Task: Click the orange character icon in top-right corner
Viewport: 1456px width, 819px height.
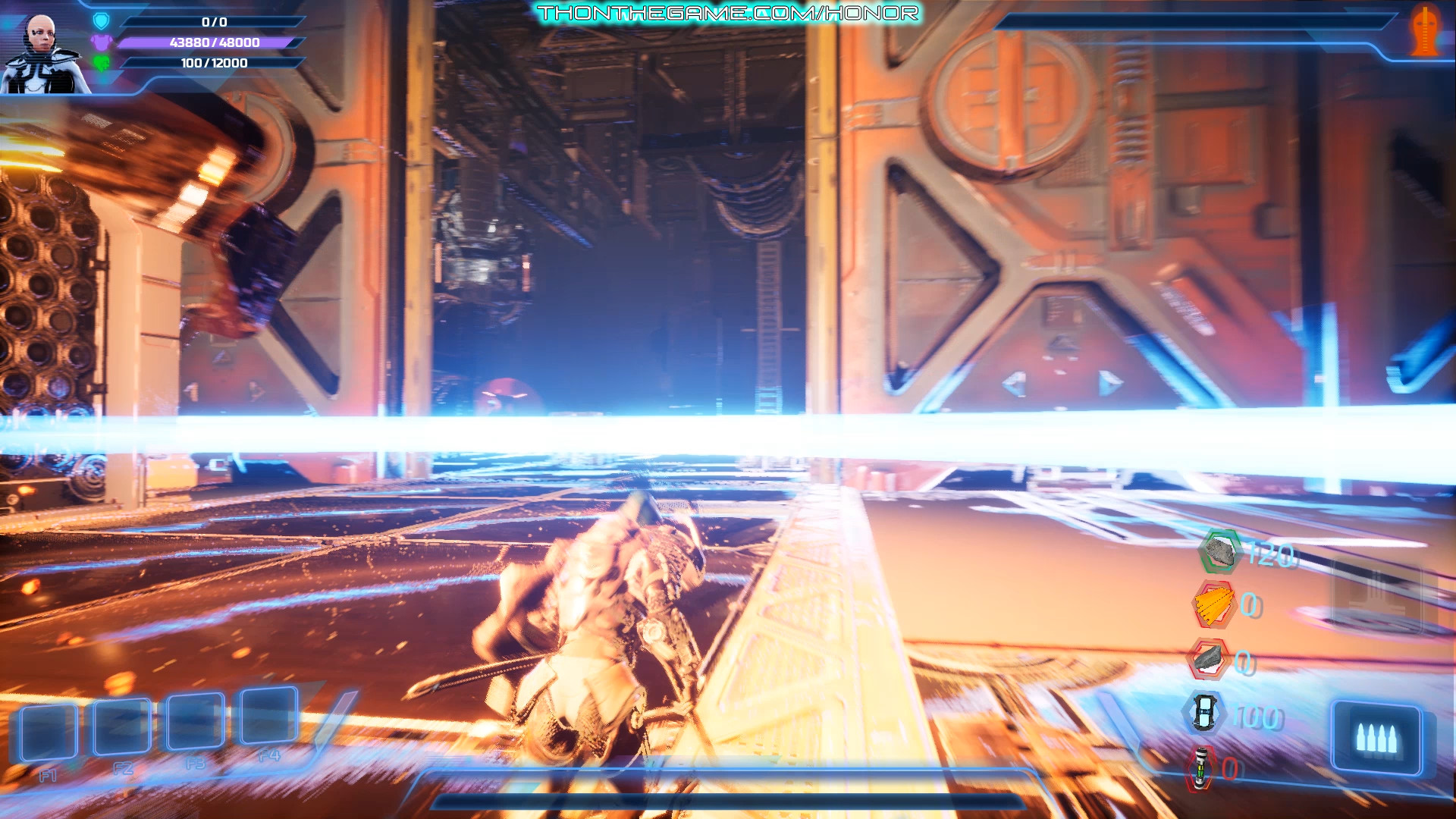Action: 1423,30
